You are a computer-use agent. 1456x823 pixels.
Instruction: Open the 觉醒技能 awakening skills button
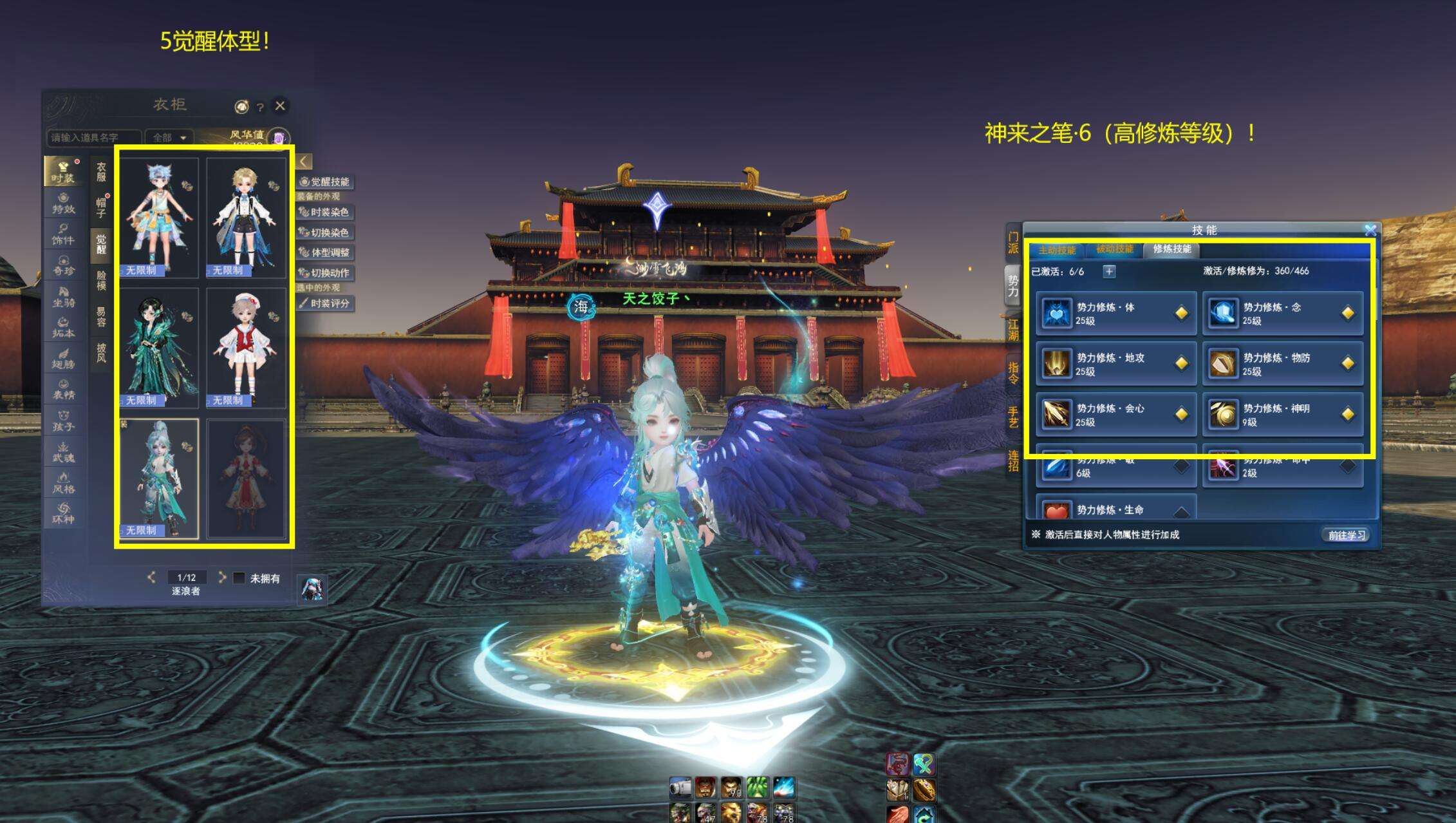point(325,182)
